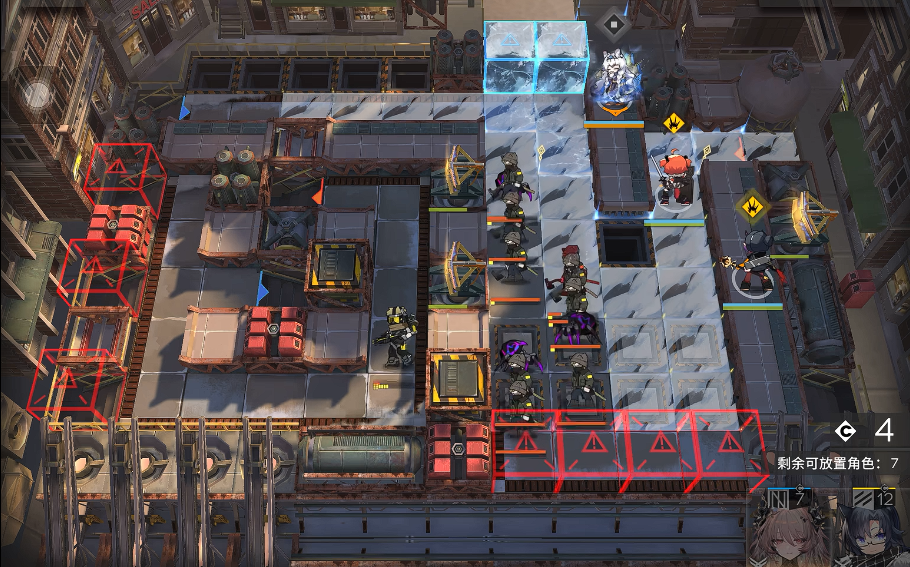Tap the gray skill diamond above the white-haired operator

click(611, 22)
